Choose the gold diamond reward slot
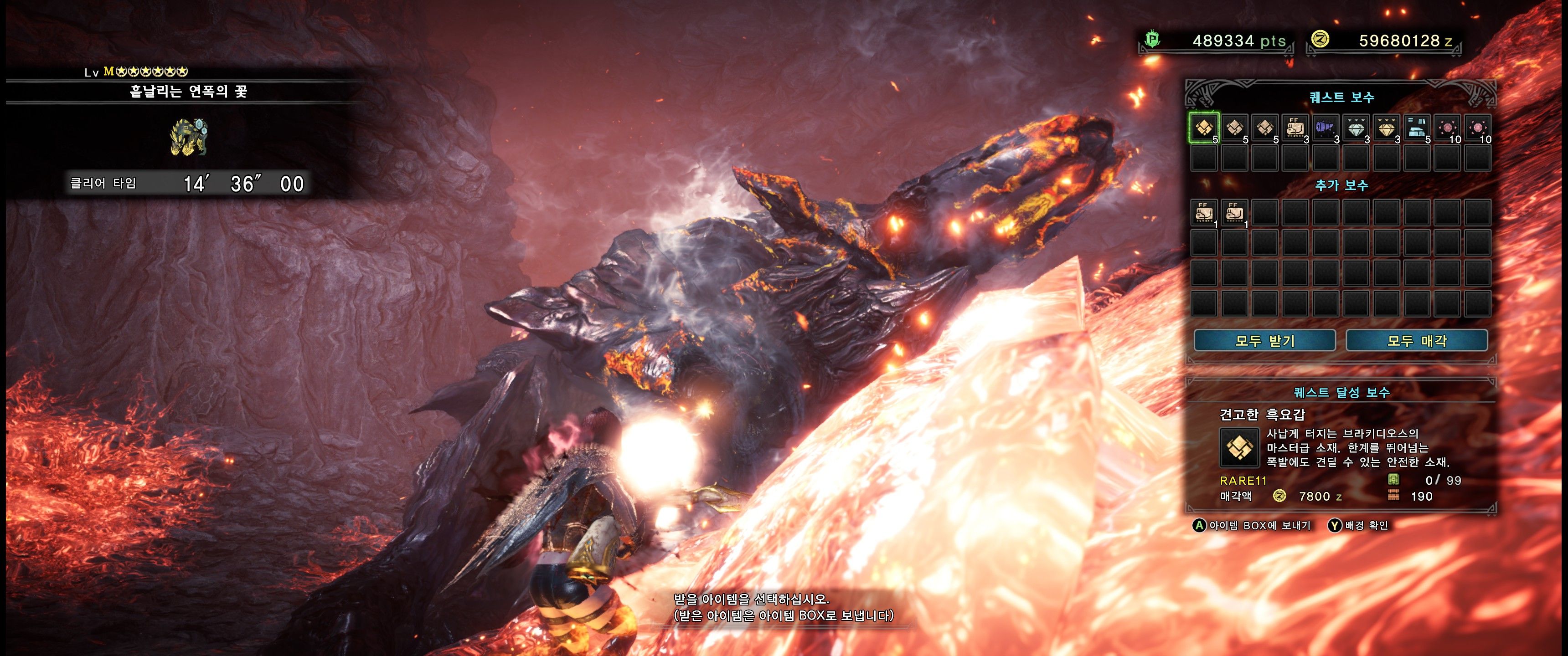1568x656 pixels. click(x=1386, y=128)
